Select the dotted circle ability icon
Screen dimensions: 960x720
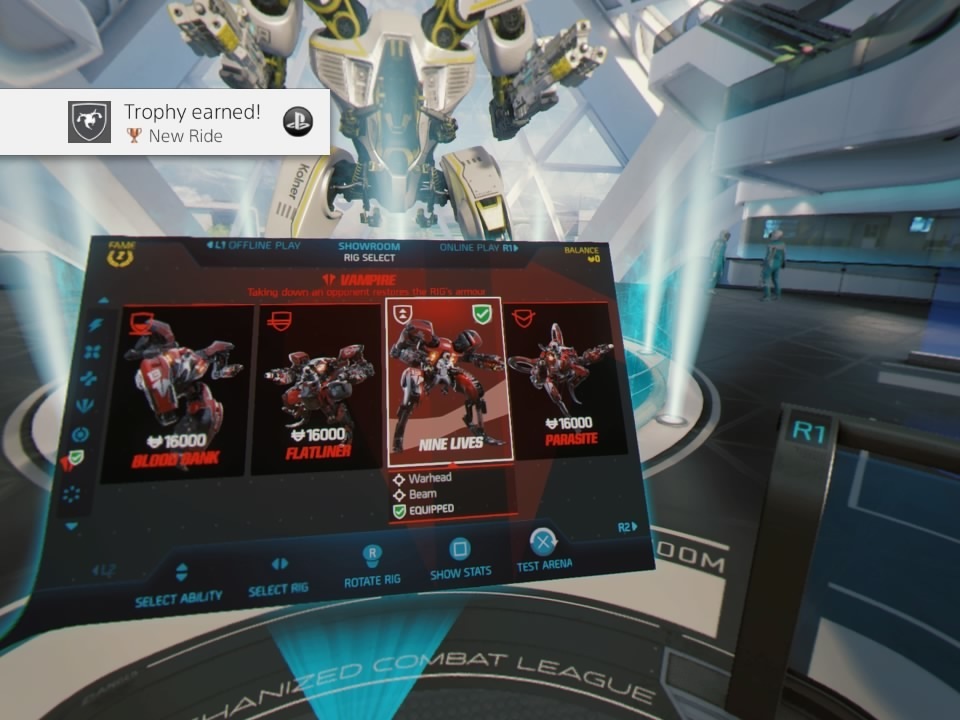coord(70,495)
